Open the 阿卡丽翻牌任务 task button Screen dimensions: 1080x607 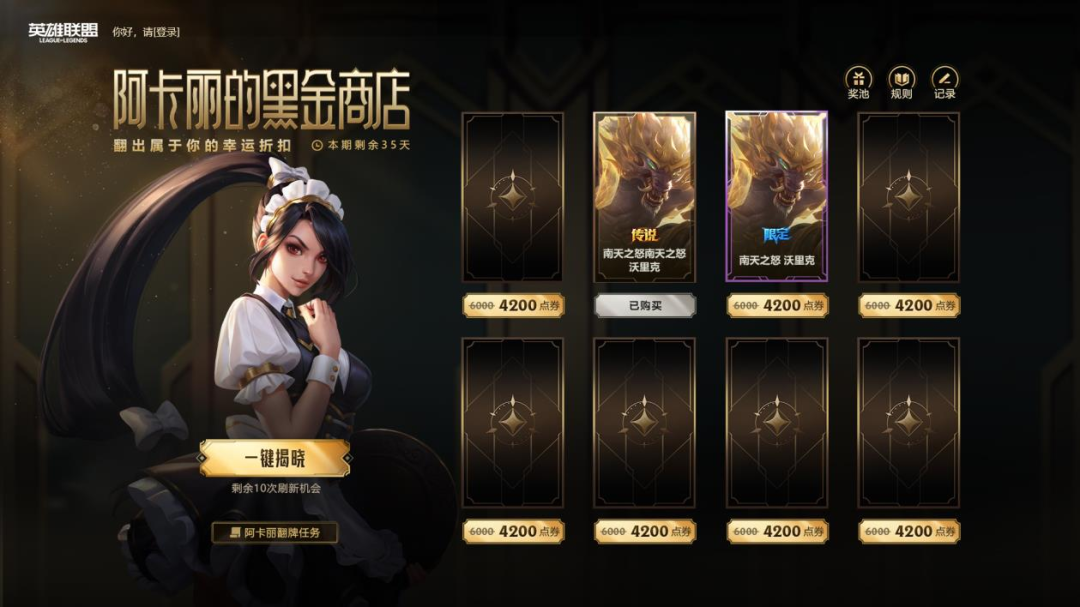(275, 532)
